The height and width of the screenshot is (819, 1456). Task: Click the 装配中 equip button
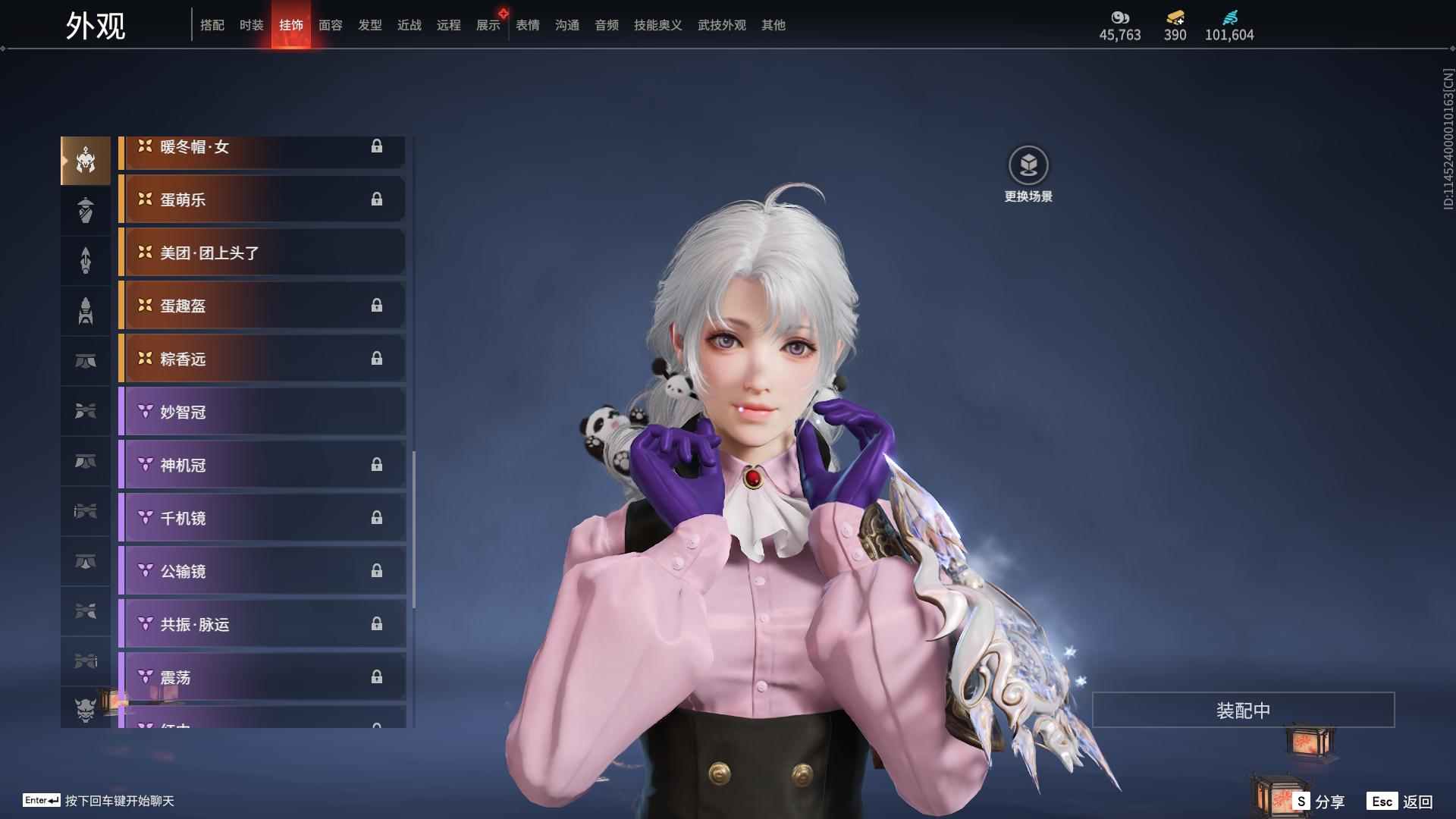(1243, 711)
